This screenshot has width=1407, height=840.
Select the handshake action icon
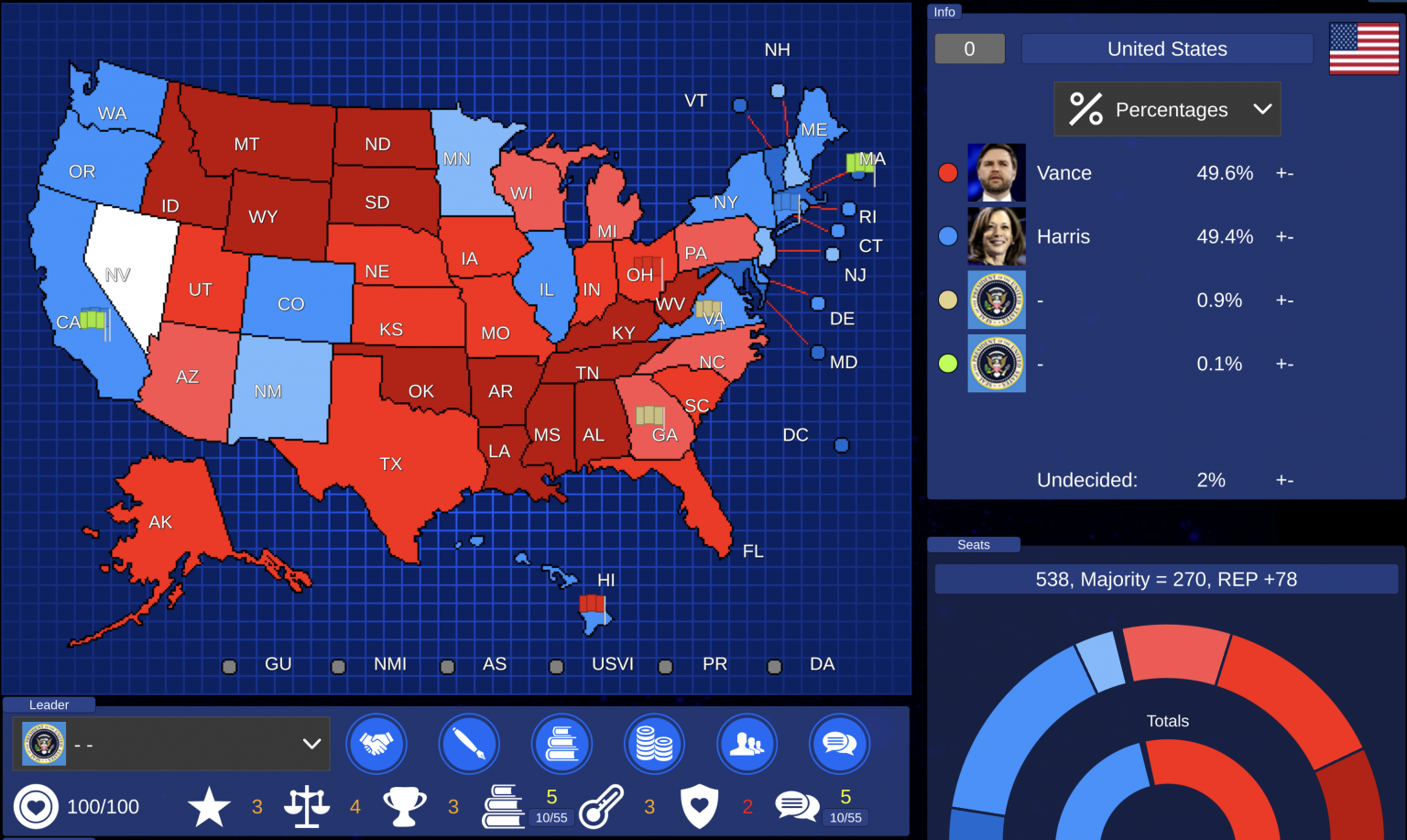376,744
